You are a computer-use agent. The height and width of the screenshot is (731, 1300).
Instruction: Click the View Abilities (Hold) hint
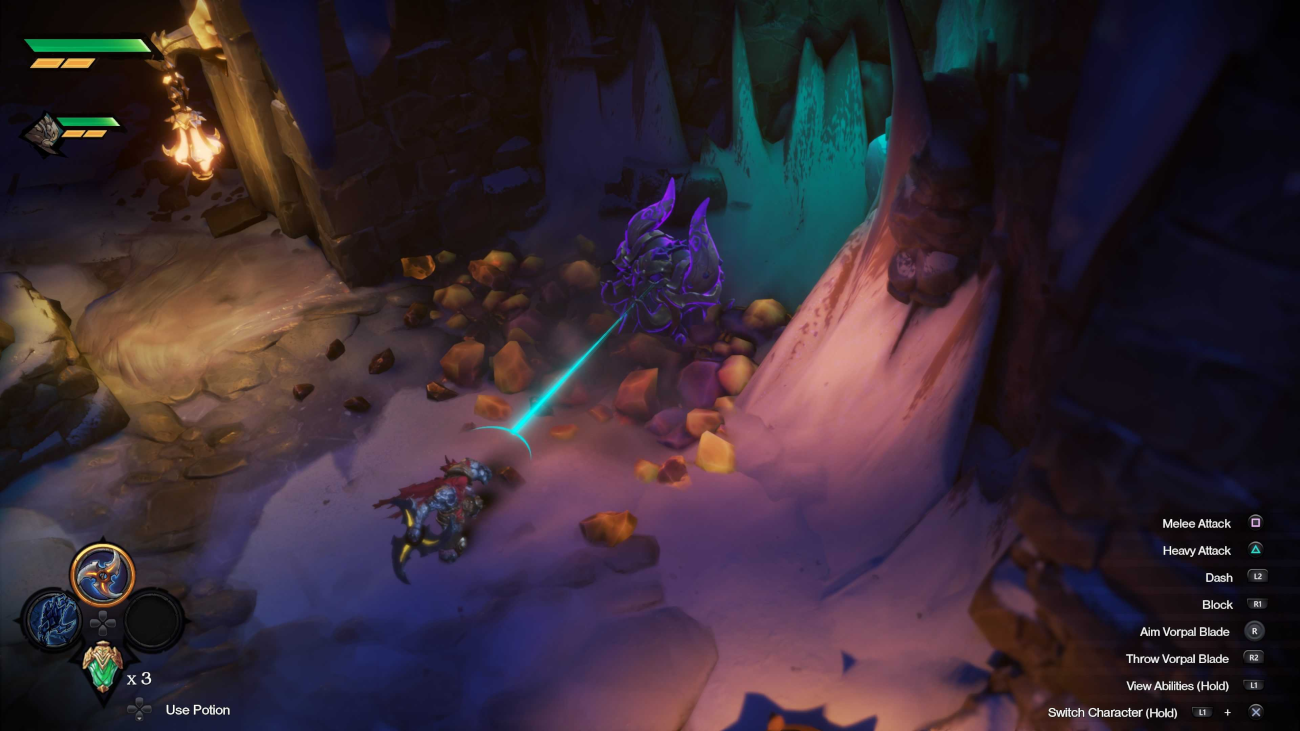click(x=1178, y=685)
